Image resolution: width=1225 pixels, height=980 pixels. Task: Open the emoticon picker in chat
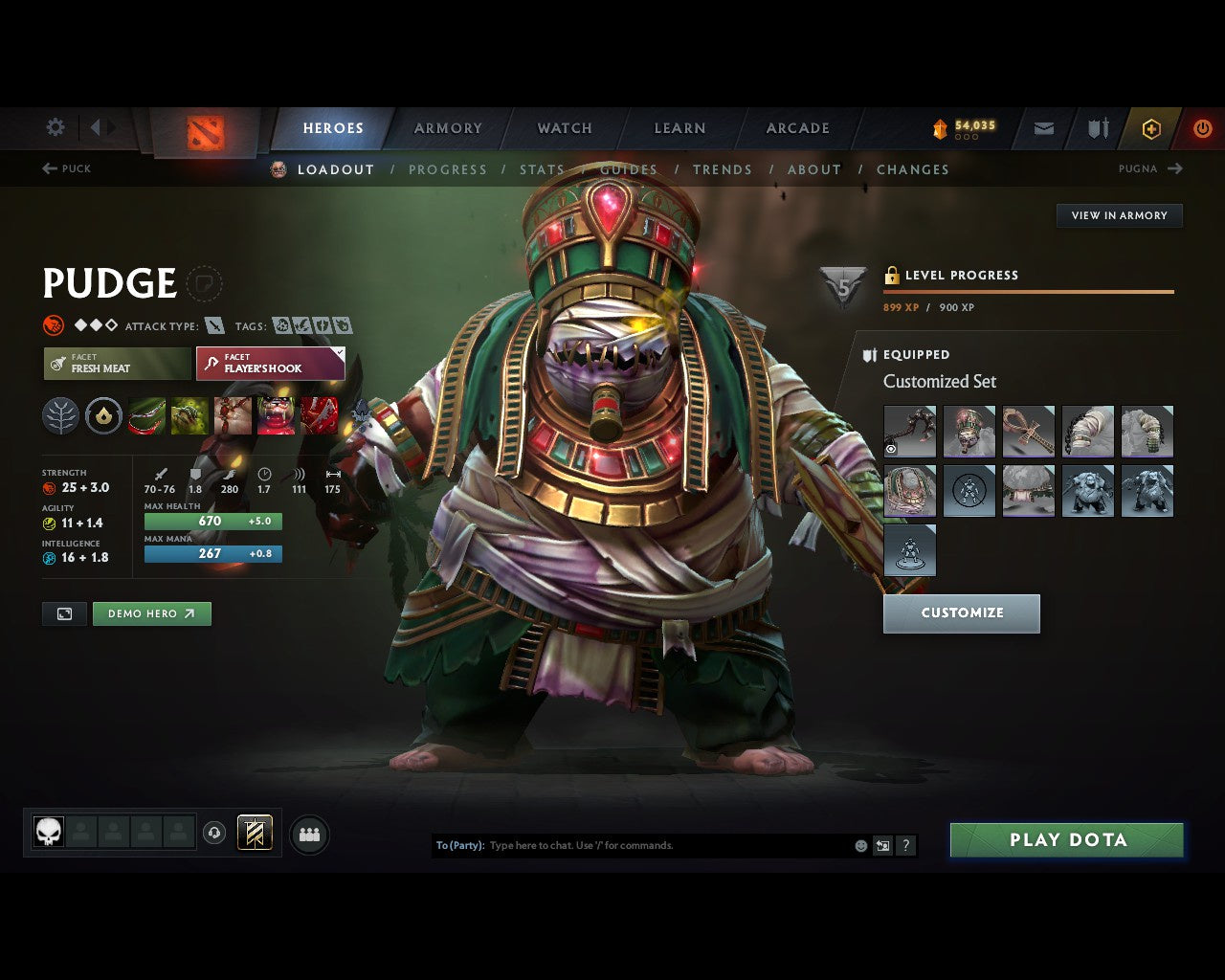[860, 845]
